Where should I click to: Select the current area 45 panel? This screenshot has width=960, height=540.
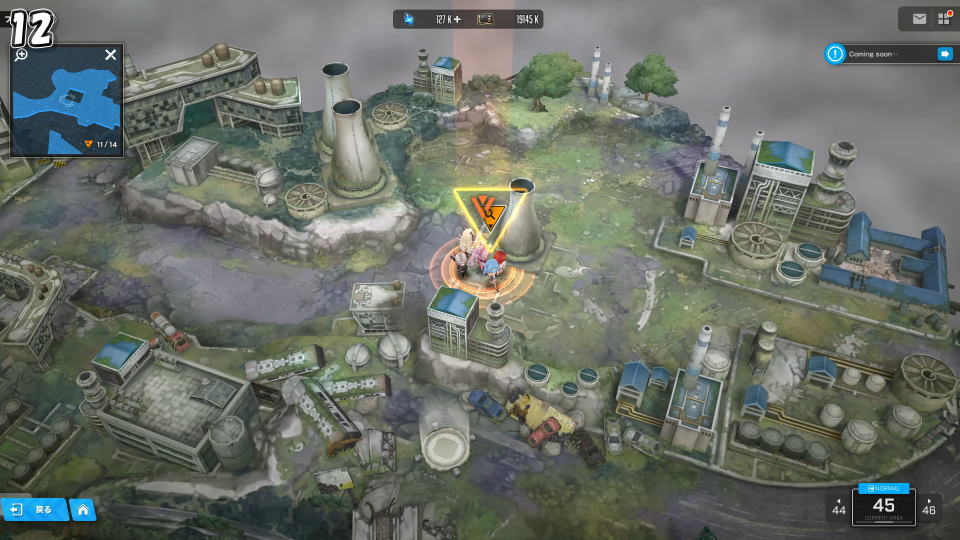click(x=884, y=505)
